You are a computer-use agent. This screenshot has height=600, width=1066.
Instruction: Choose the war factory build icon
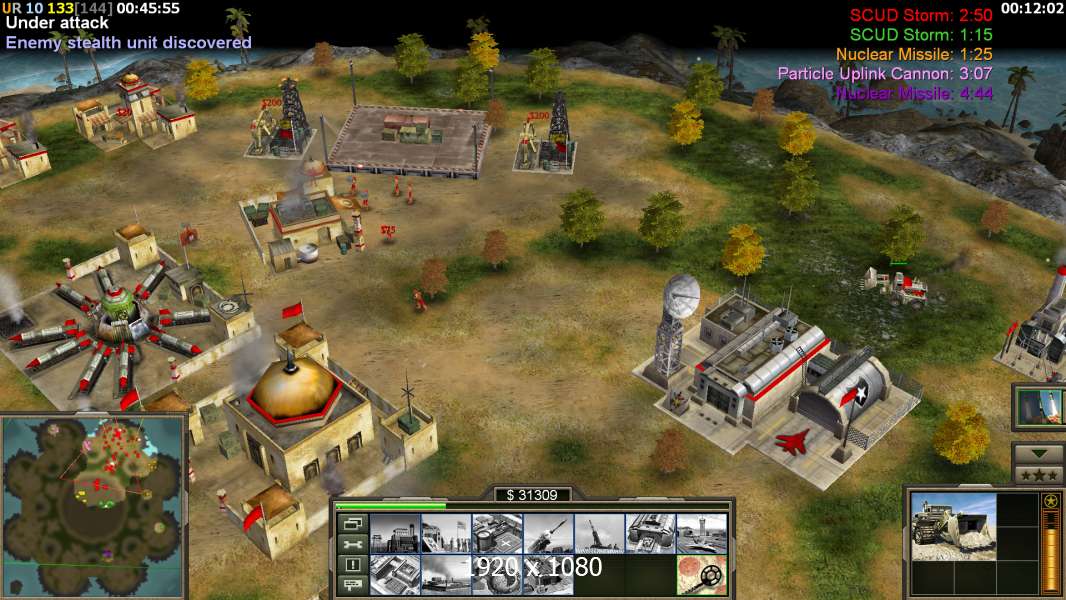(650, 534)
